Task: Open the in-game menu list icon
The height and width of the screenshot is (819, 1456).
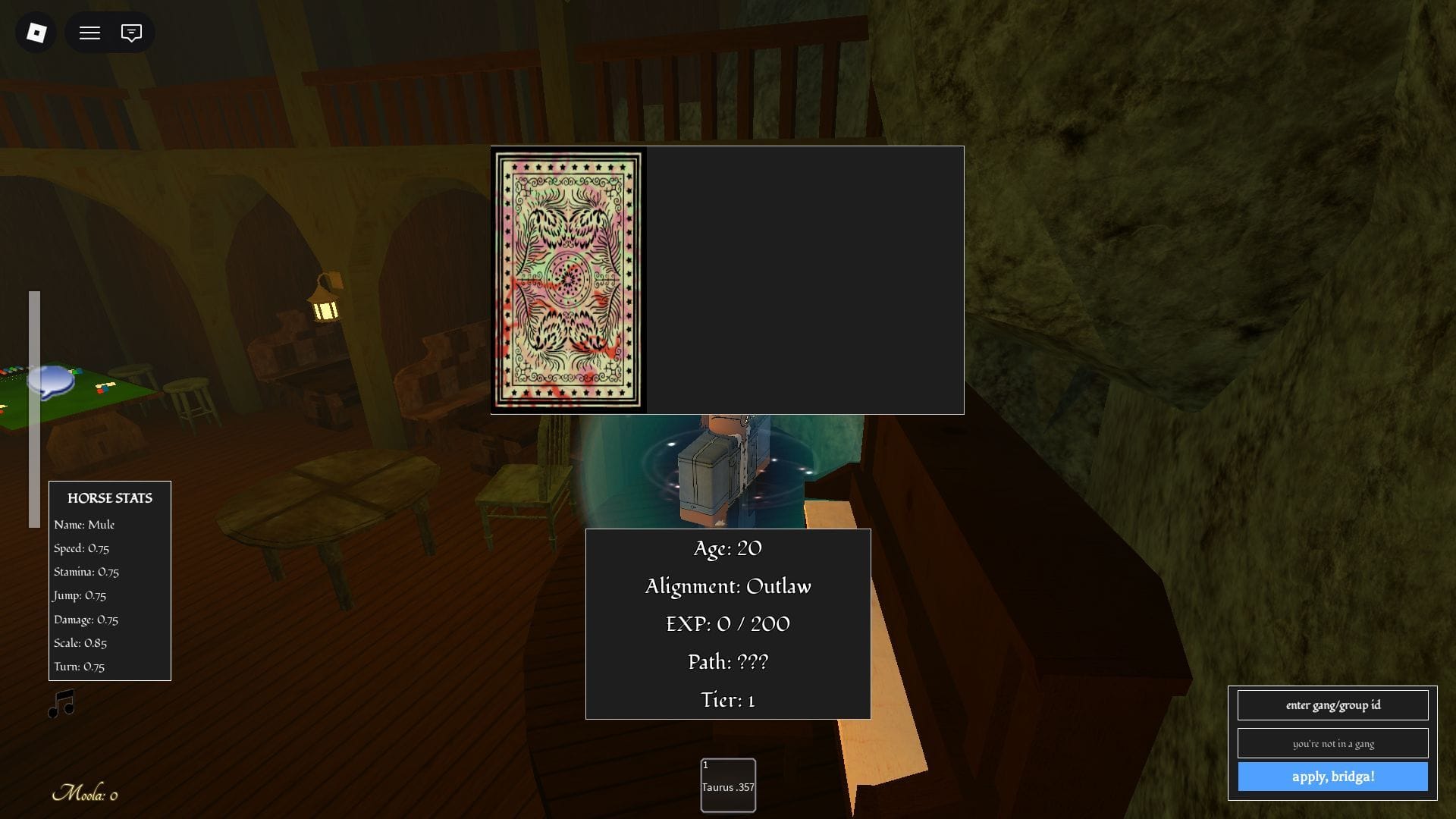Action: click(89, 33)
